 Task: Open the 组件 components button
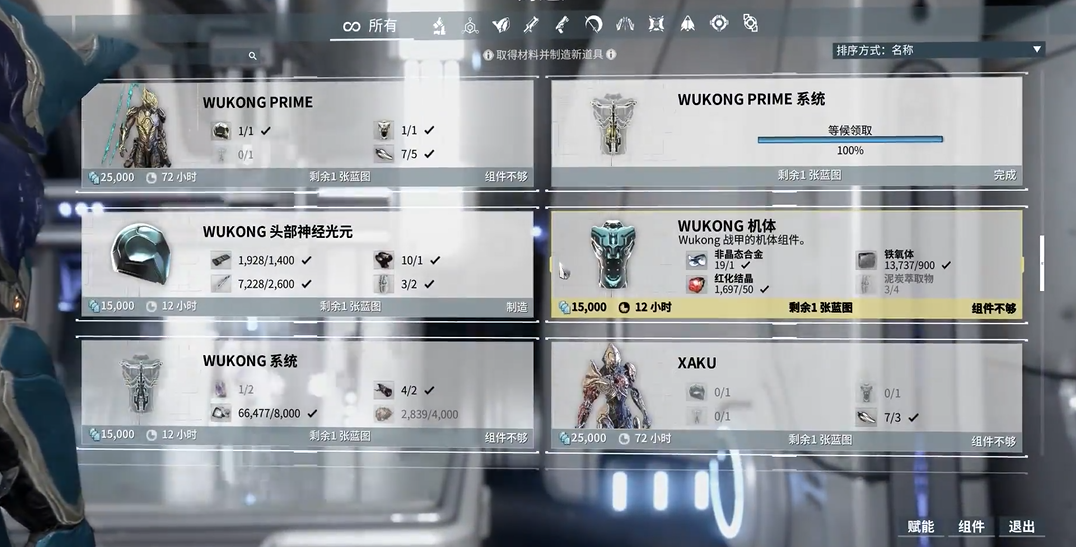(x=971, y=527)
